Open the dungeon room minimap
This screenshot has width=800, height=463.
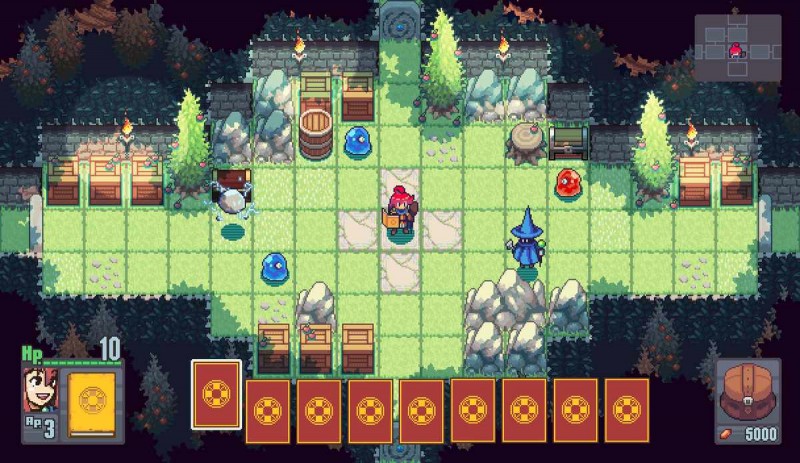tap(738, 46)
